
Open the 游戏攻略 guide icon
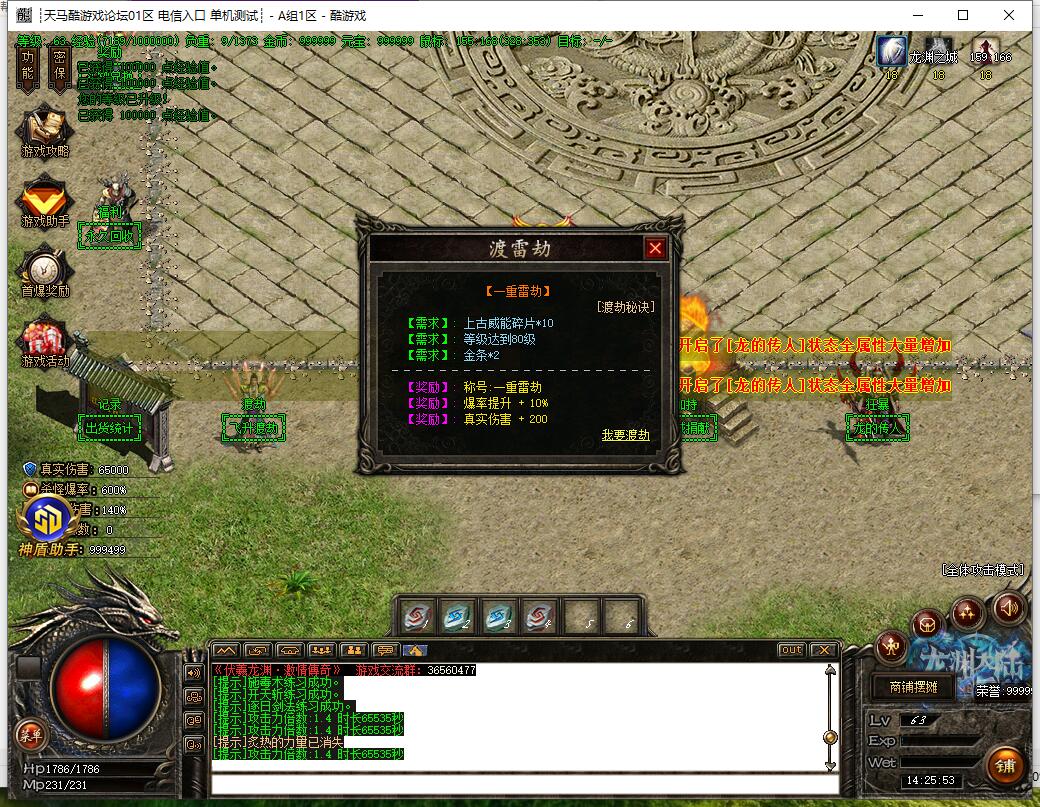click(x=45, y=129)
